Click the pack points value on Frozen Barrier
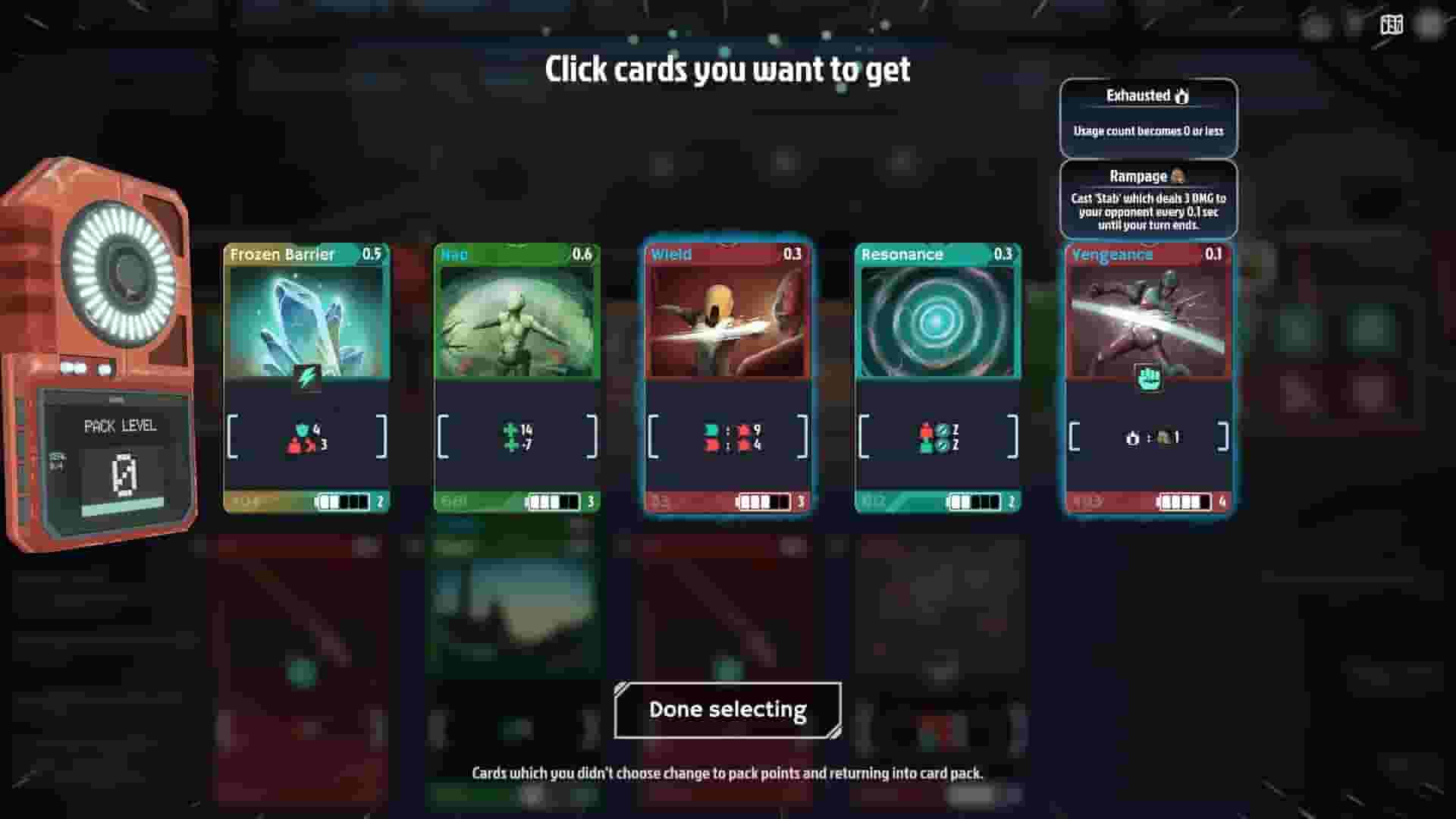Screen dimensions: 1456x819 pyautogui.click(x=244, y=502)
